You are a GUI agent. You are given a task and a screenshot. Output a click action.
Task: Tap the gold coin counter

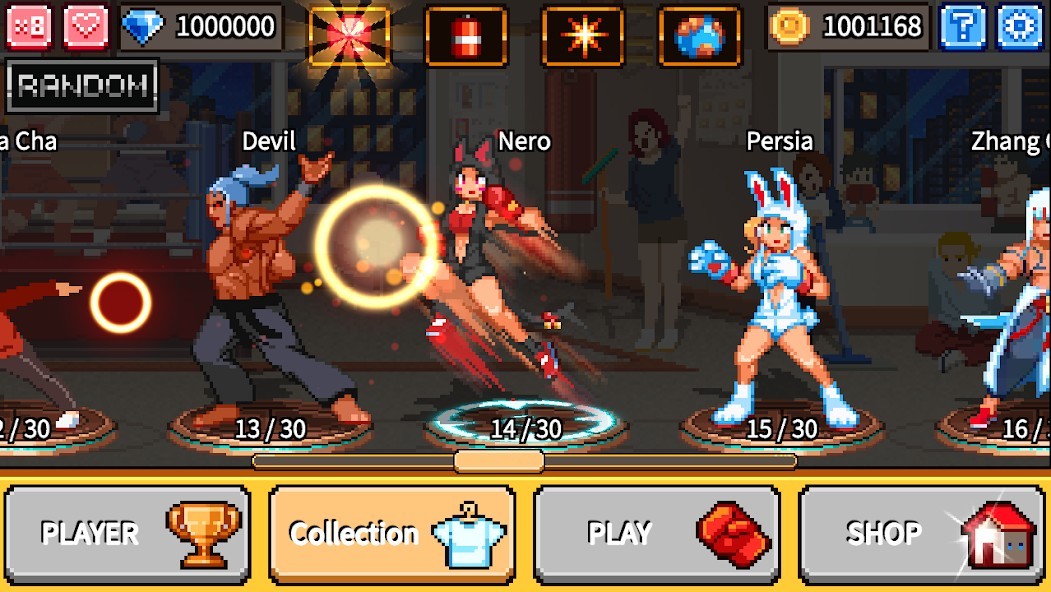849,27
